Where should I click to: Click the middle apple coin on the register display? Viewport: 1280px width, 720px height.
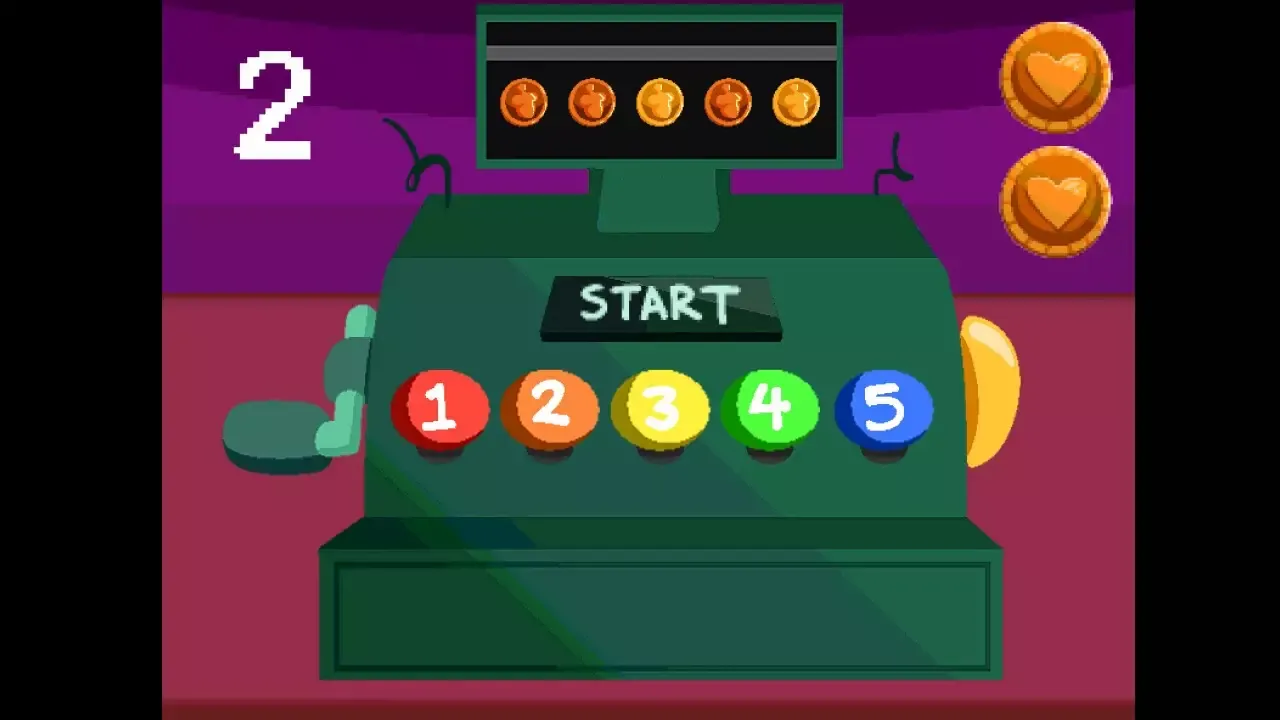[660, 101]
